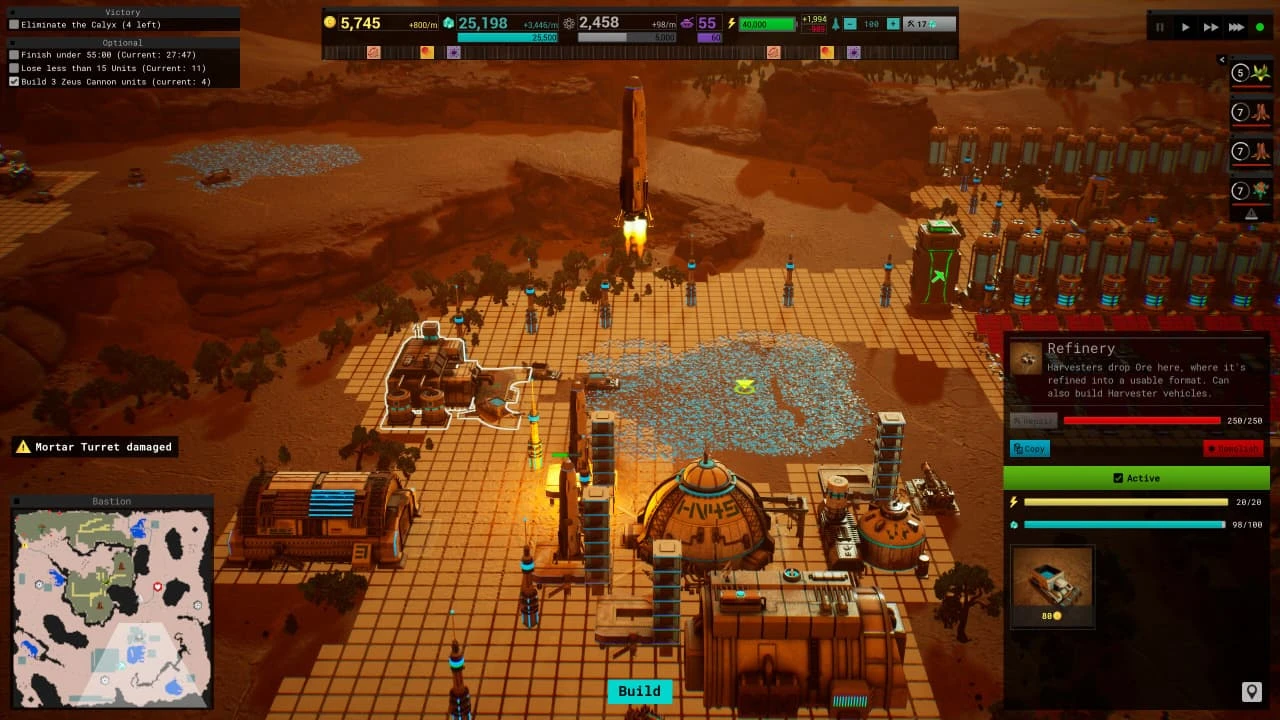Set game to normal play speed
The height and width of the screenshot is (720, 1280).
pos(1186,27)
